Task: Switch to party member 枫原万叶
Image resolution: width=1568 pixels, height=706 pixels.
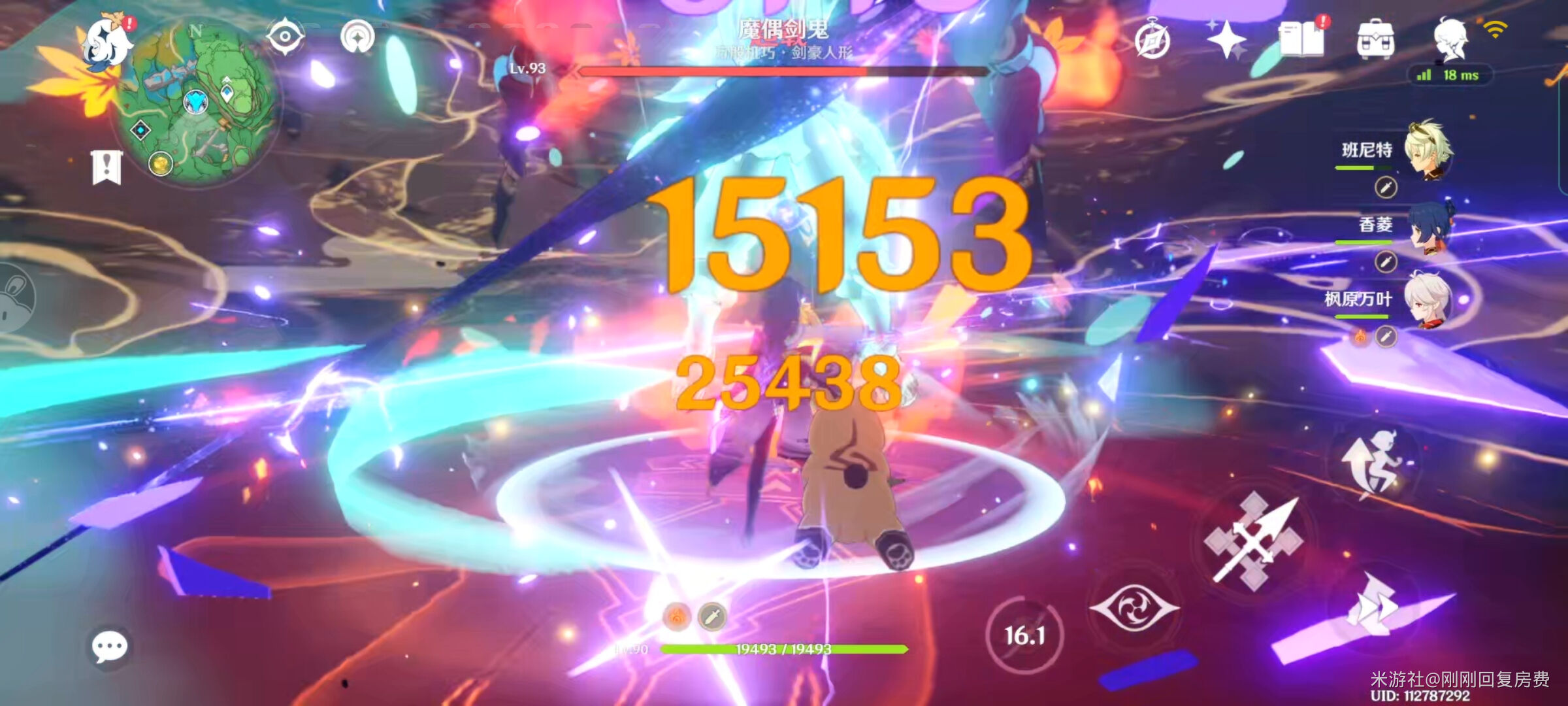Action: tap(1428, 301)
